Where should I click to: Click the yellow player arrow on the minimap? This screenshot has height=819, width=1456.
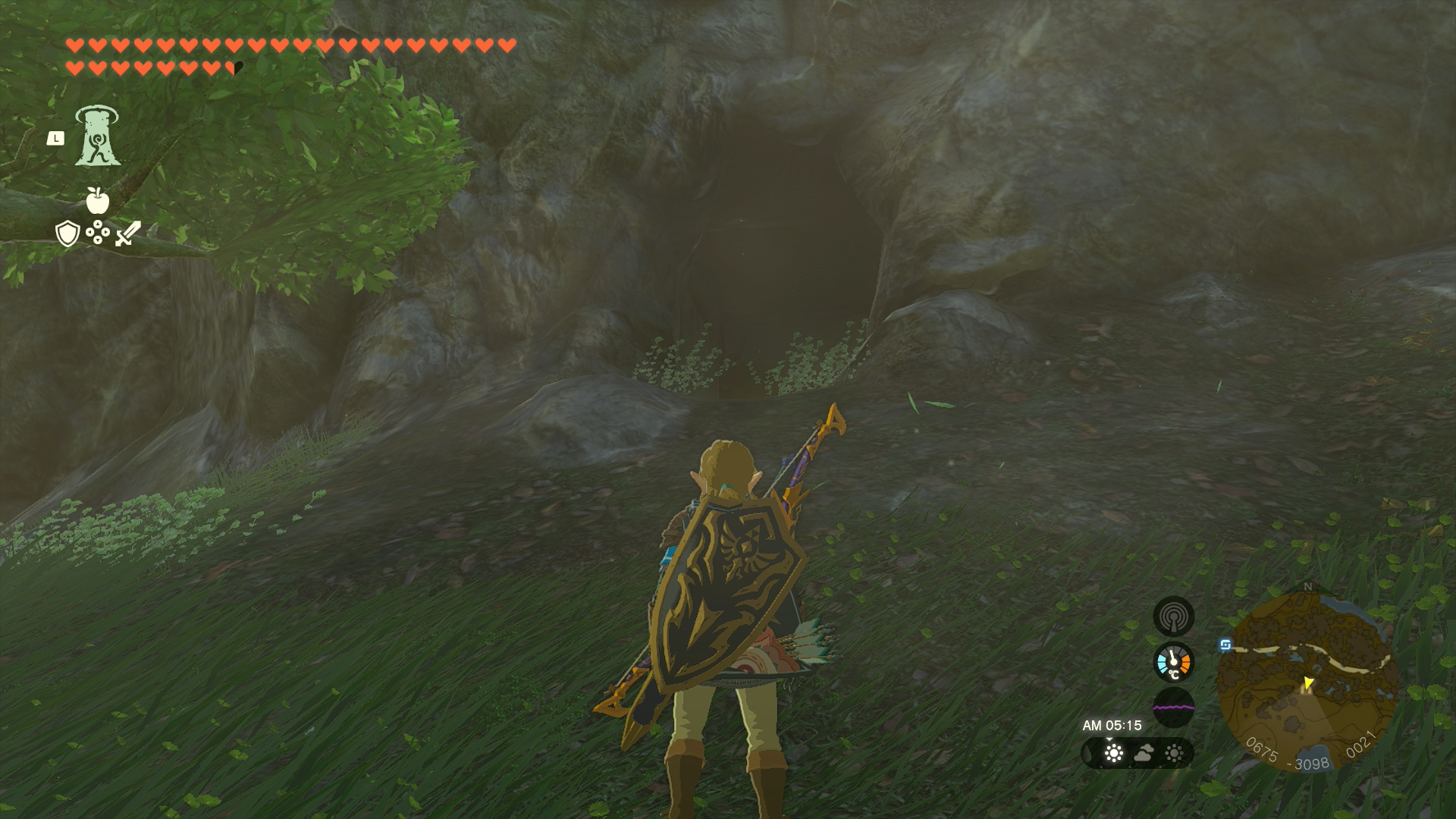click(1308, 682)
